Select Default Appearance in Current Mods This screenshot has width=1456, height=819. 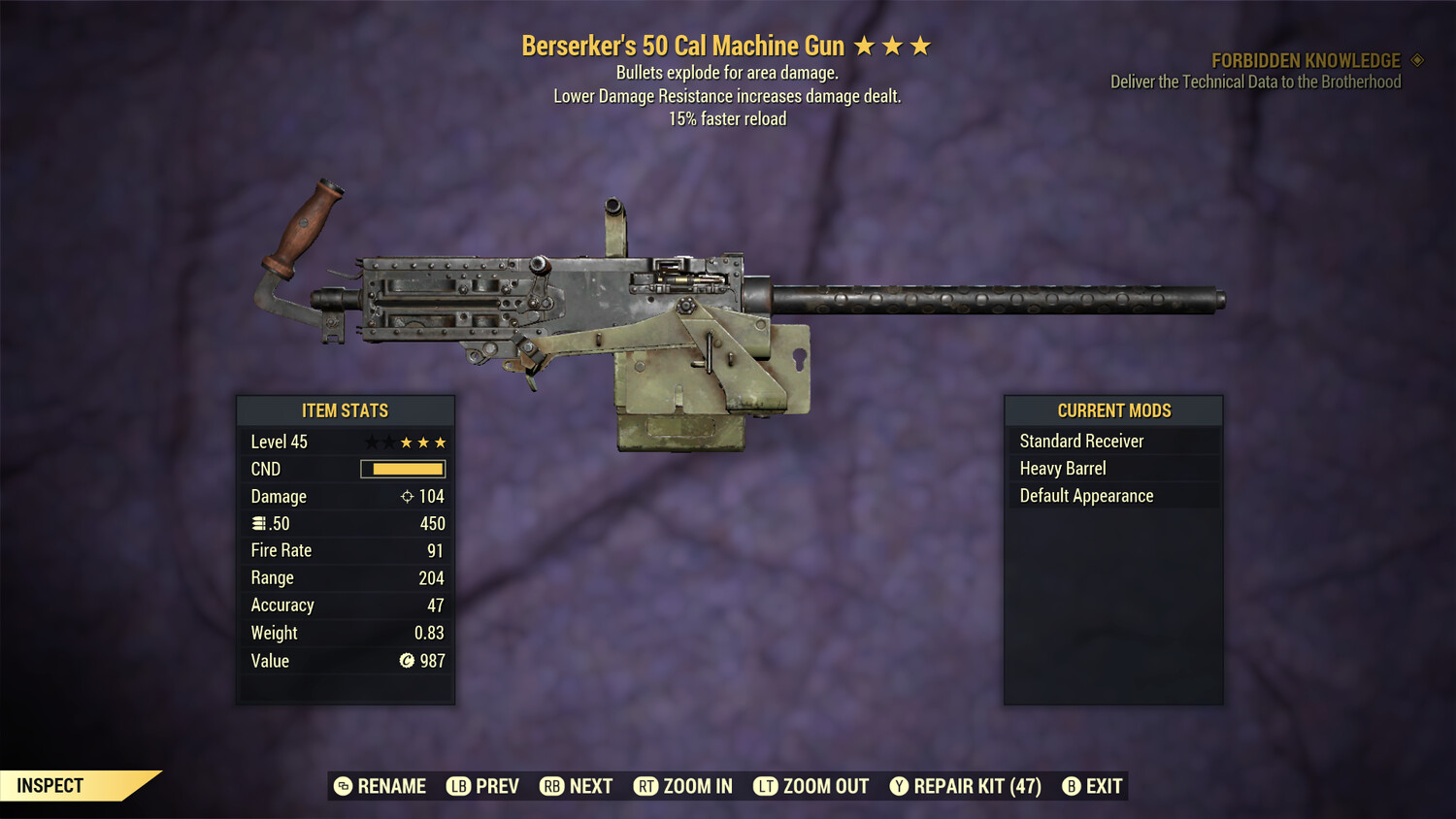tap(1086, 495)
